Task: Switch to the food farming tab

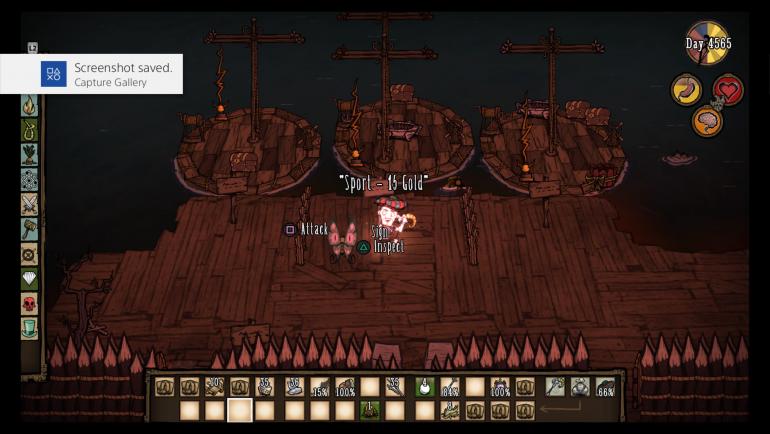Action: coord(30,155)
